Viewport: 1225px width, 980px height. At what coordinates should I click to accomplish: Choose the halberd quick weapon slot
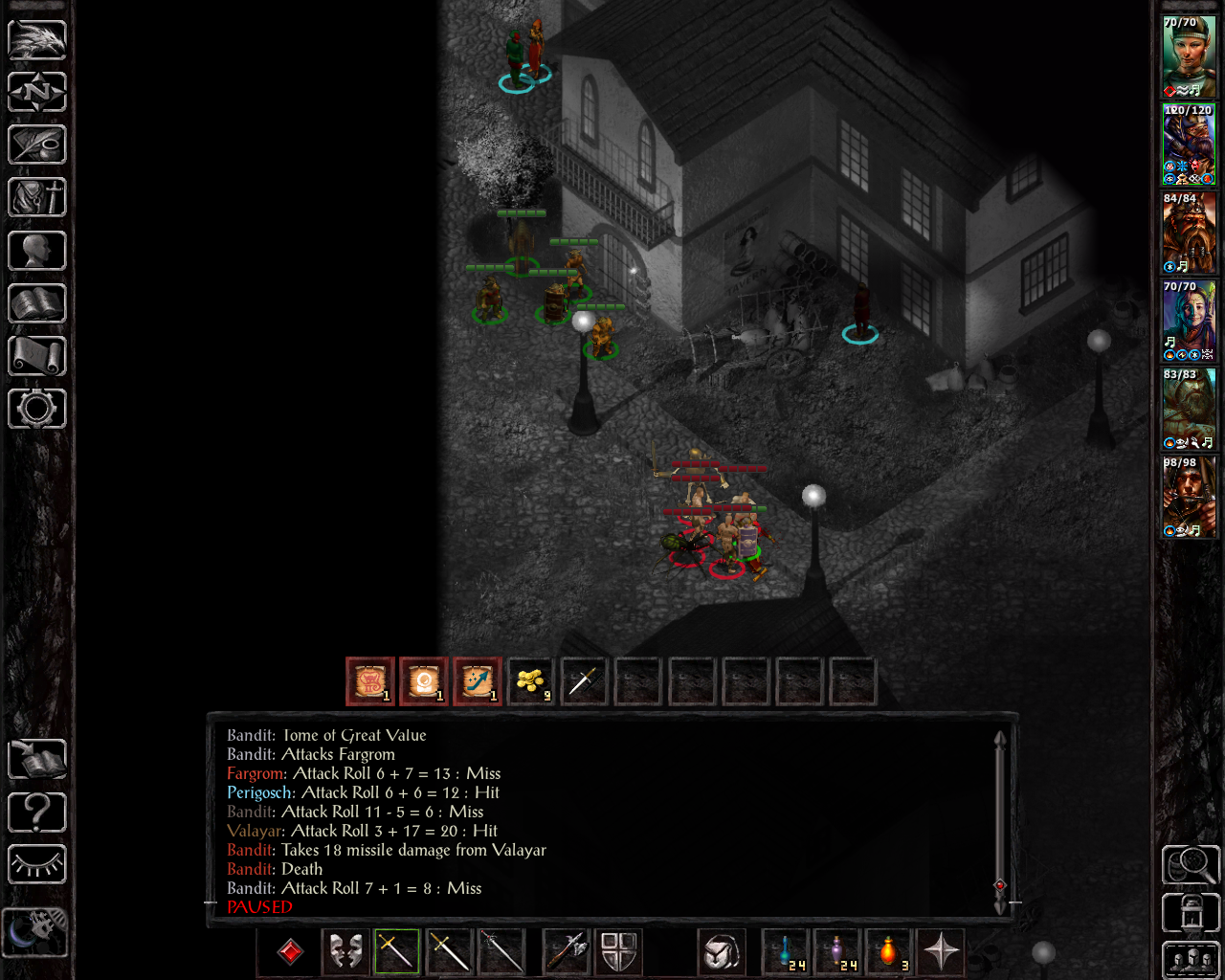click(x=567, y=951)
